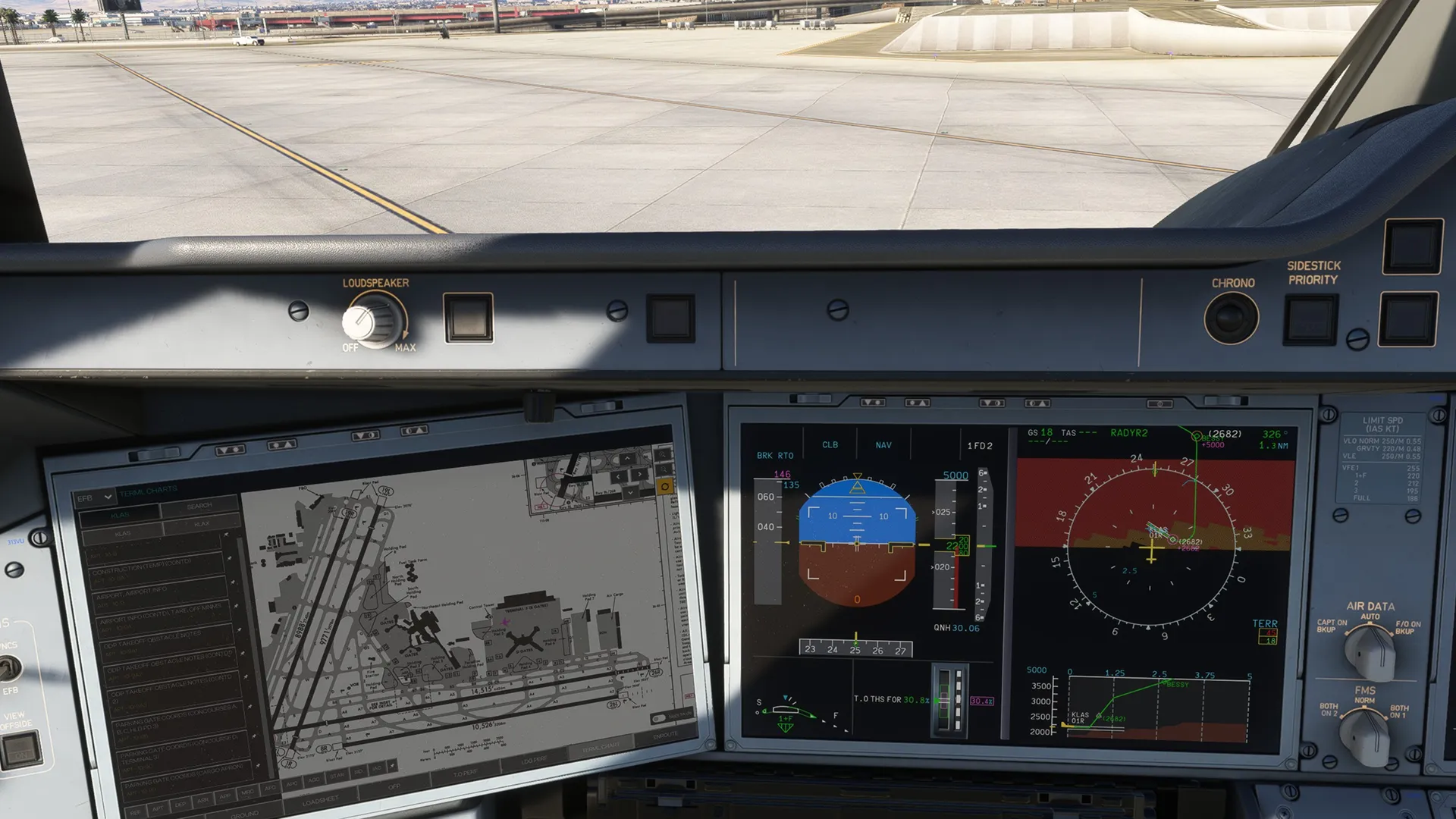1456x819 pixels.
Task: Click the right arrow above the chart inset
Action: pyautogui.click(x=640, y=475)
